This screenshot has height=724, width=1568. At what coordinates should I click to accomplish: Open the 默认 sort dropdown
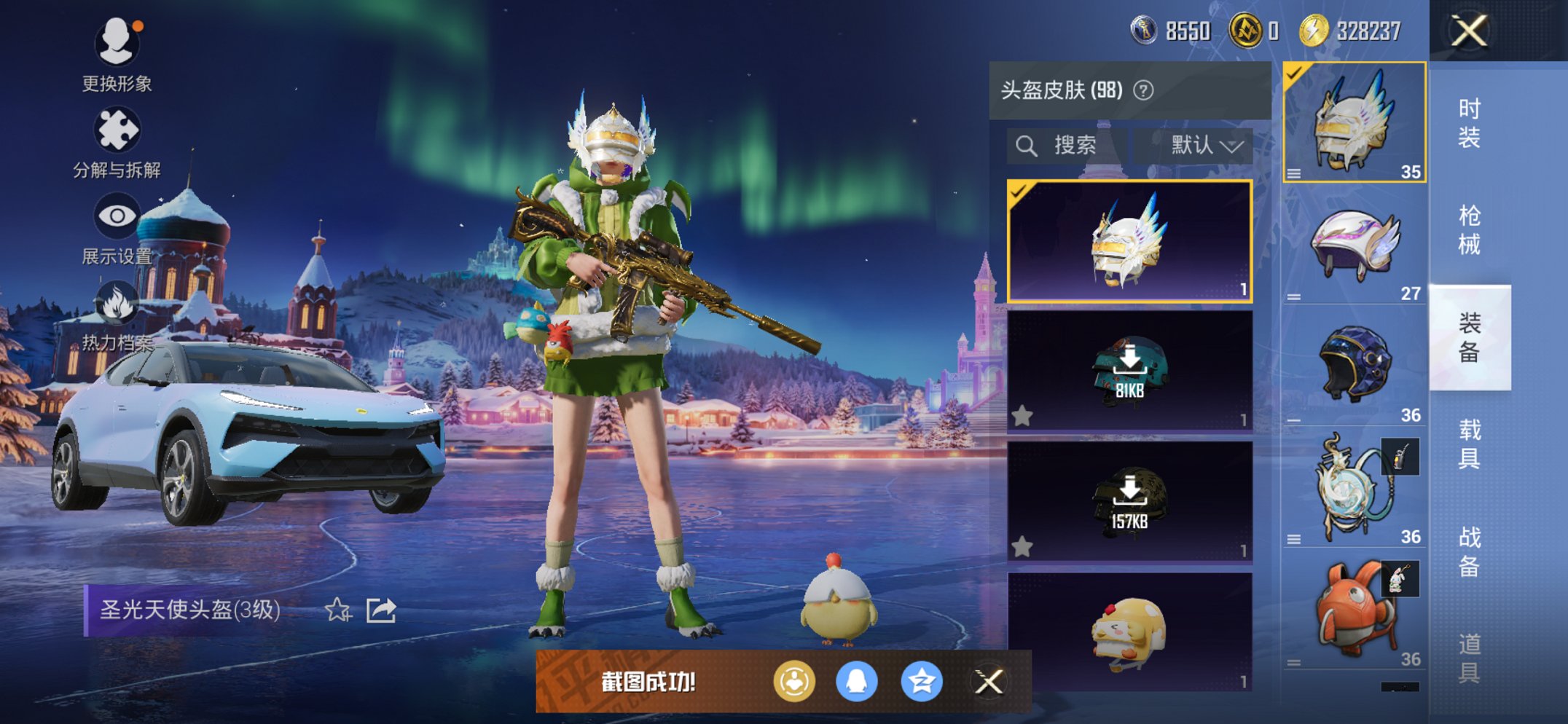point(1205,146)
